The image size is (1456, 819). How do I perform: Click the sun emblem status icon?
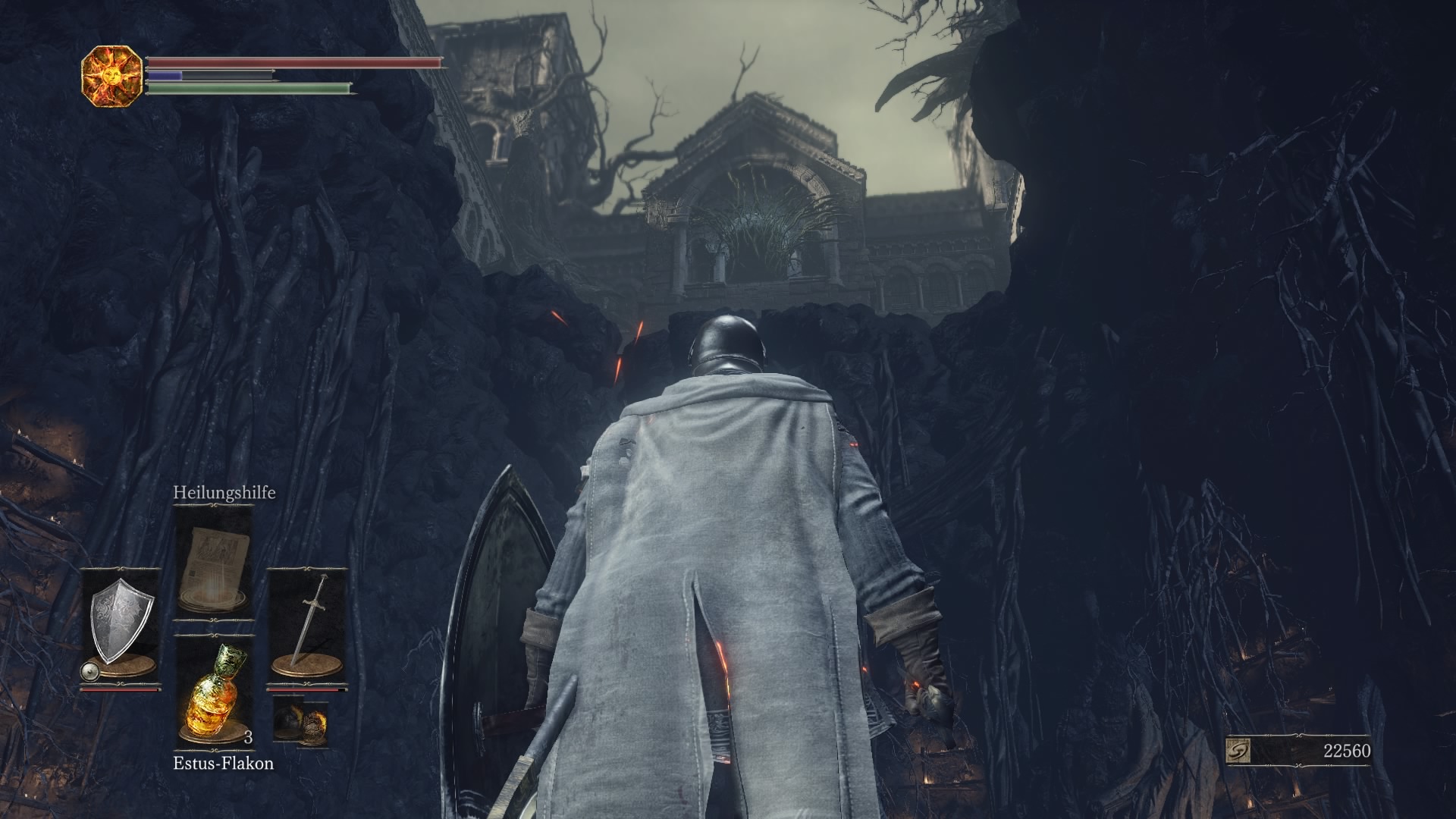(112, 76)
